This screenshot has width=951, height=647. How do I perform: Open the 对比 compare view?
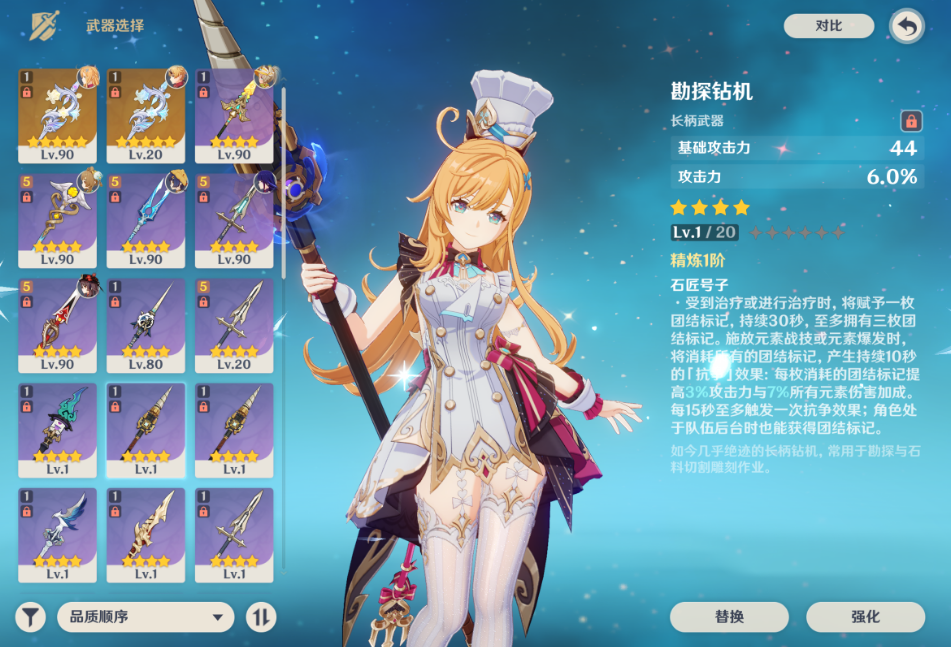click(x=828, y=26)
